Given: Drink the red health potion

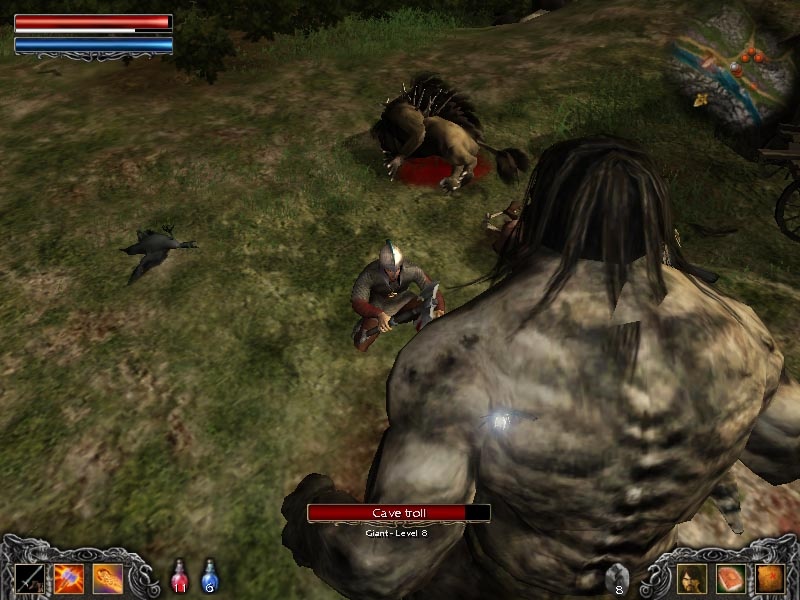Looking at the screenshot, I should 181,575.
